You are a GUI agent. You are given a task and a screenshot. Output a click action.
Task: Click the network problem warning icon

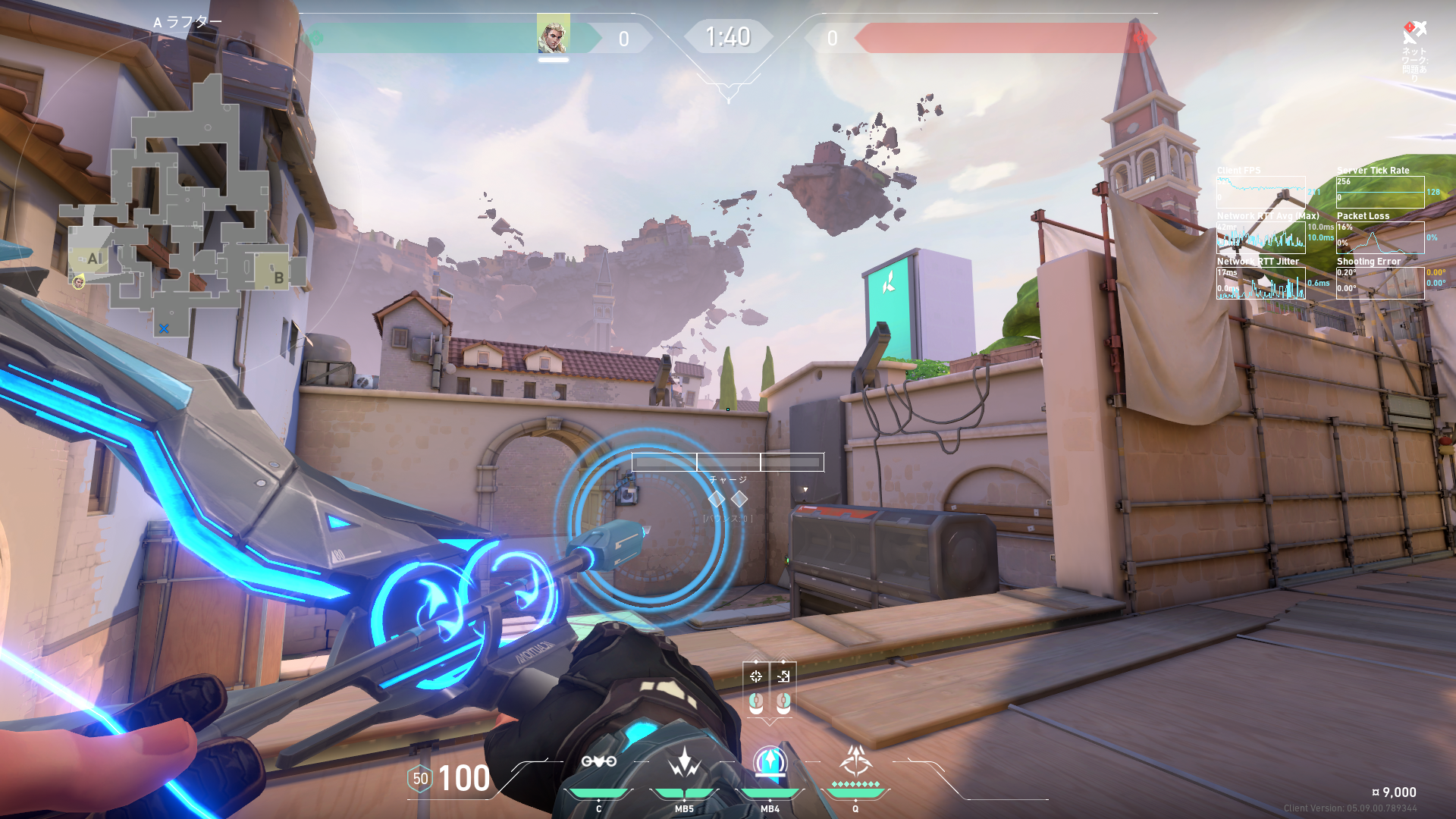pos(1414,32)
